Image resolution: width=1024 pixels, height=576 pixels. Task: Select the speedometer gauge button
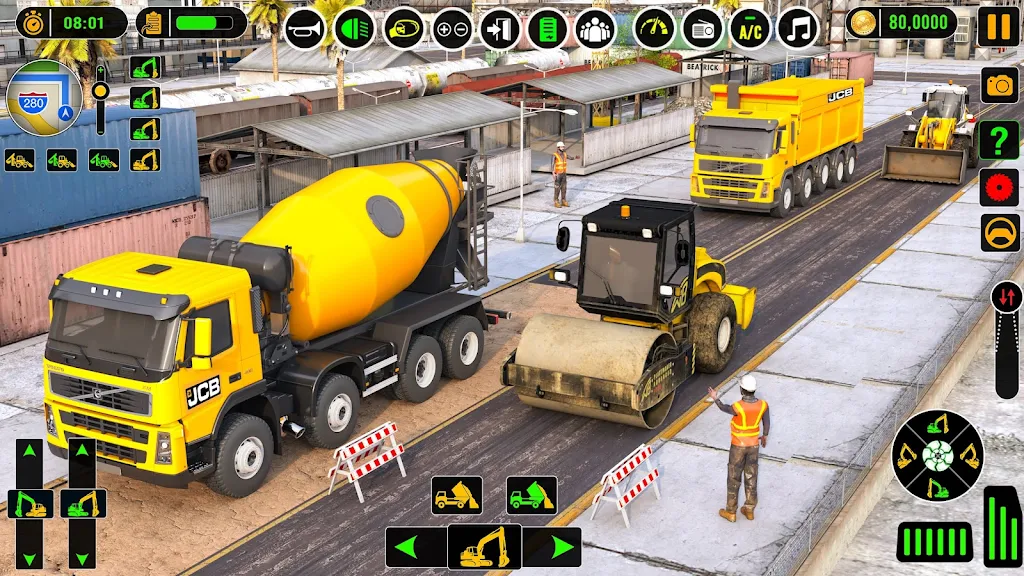pyautogui.click(x=654, y=28)
